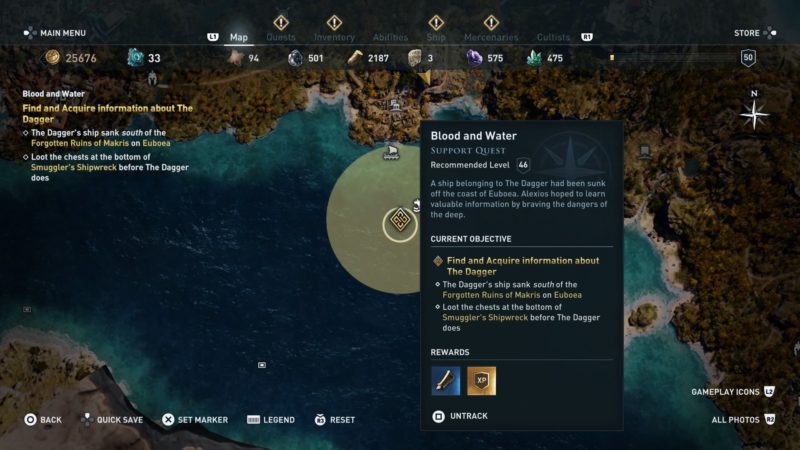
Task: Switch to the Ship tab
Action: pyautogui.click(x=436, y=38)
